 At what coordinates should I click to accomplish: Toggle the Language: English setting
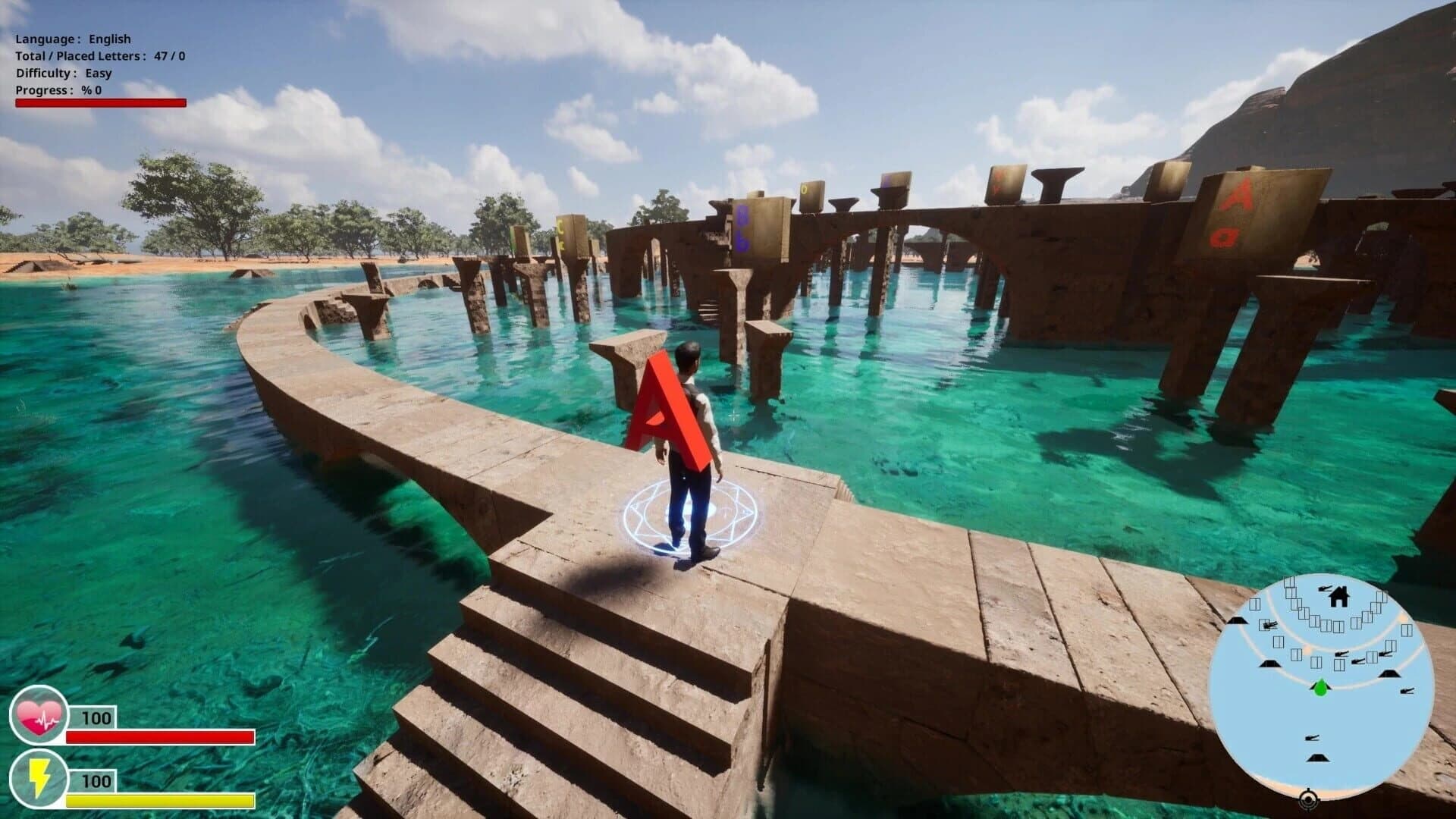tap(72, 38)
